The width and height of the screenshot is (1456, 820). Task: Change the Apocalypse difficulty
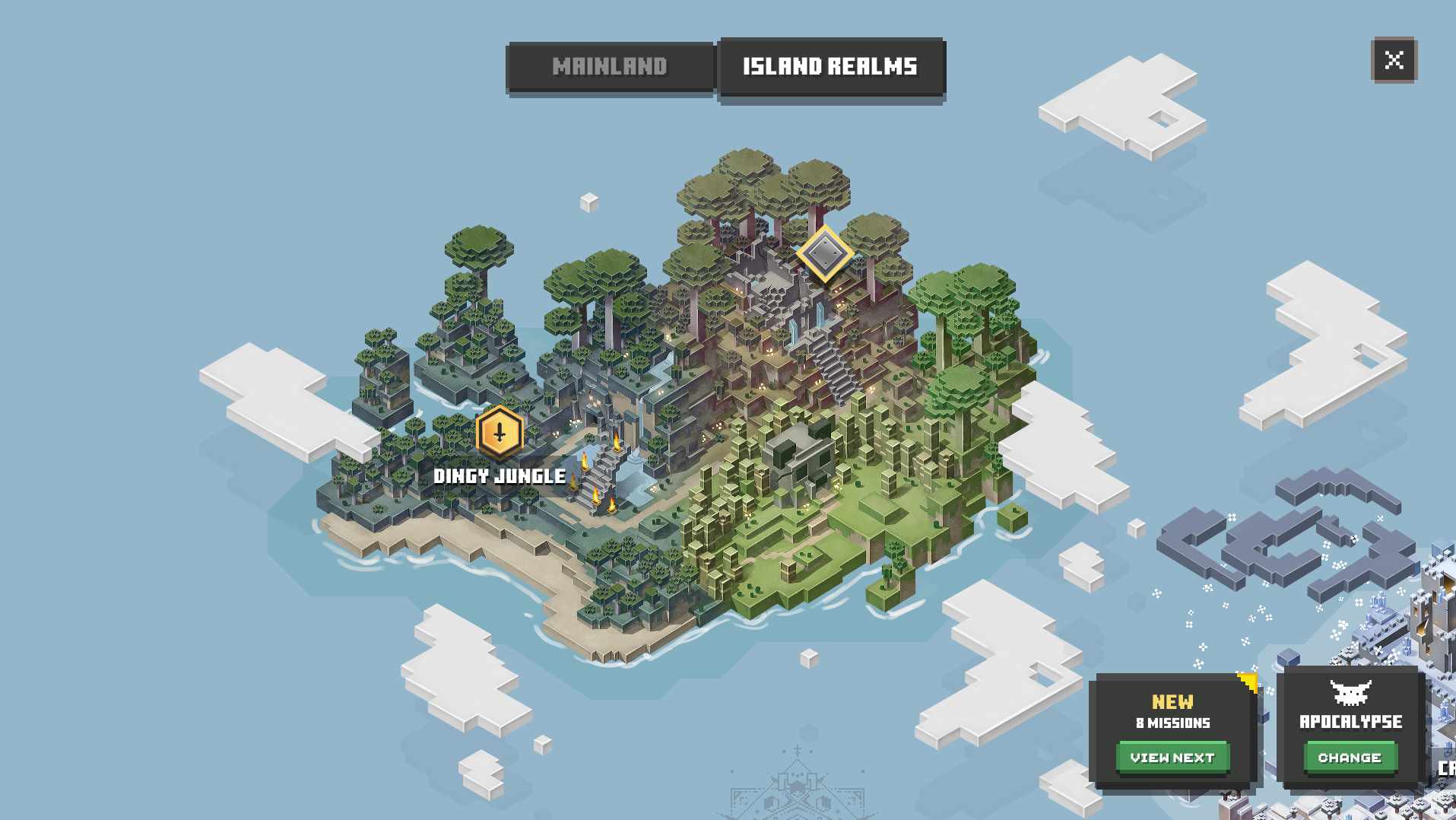1350,758
